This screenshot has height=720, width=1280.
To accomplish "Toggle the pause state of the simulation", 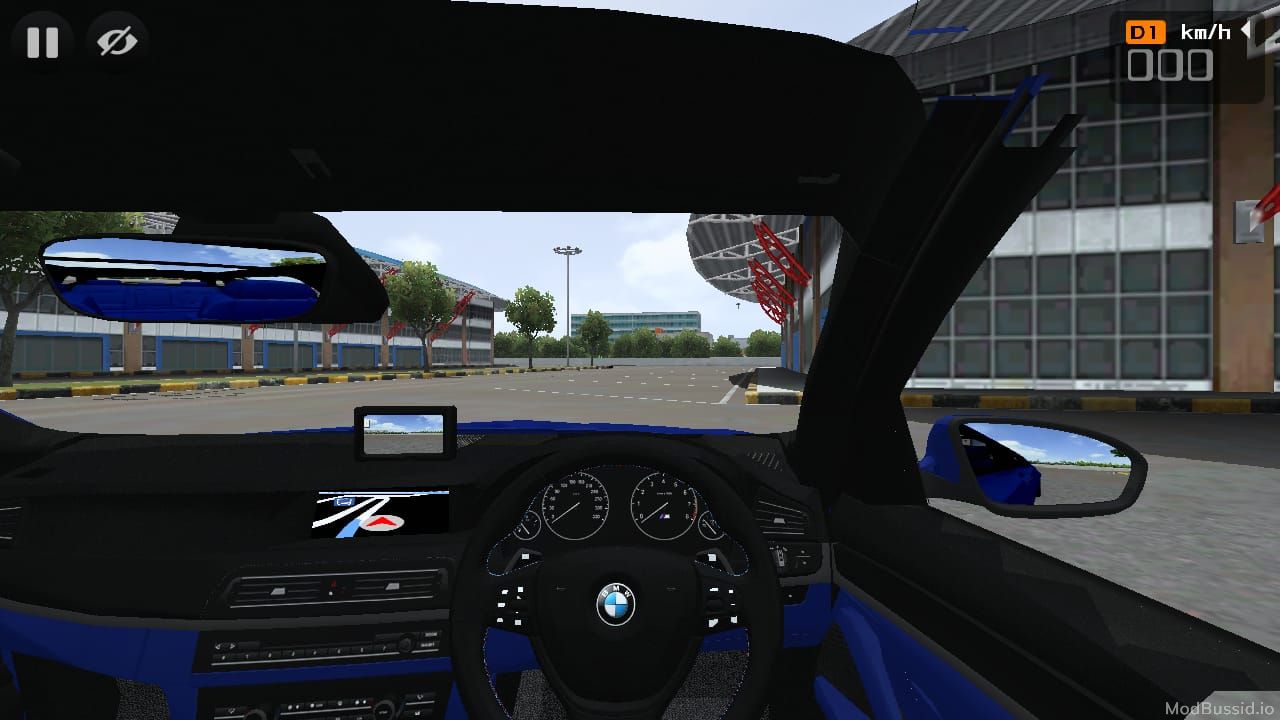I will (x=44, y=42).
